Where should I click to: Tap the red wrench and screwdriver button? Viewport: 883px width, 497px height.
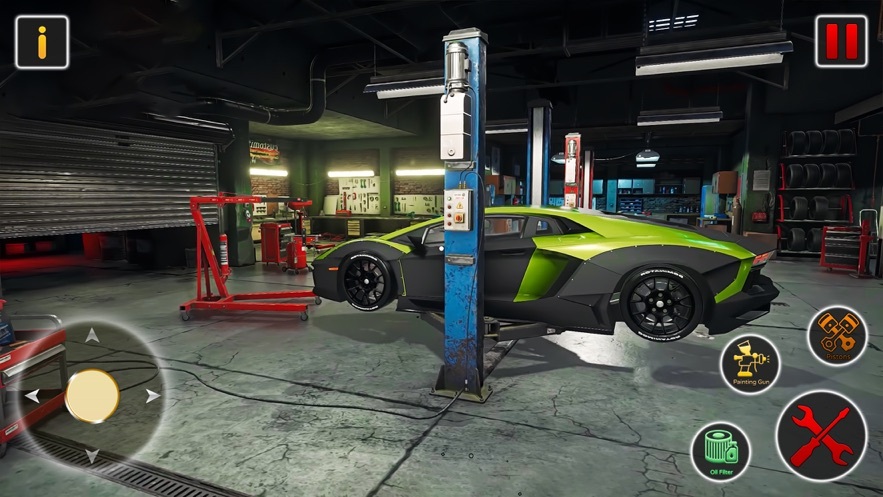click(x=821, y=436)
